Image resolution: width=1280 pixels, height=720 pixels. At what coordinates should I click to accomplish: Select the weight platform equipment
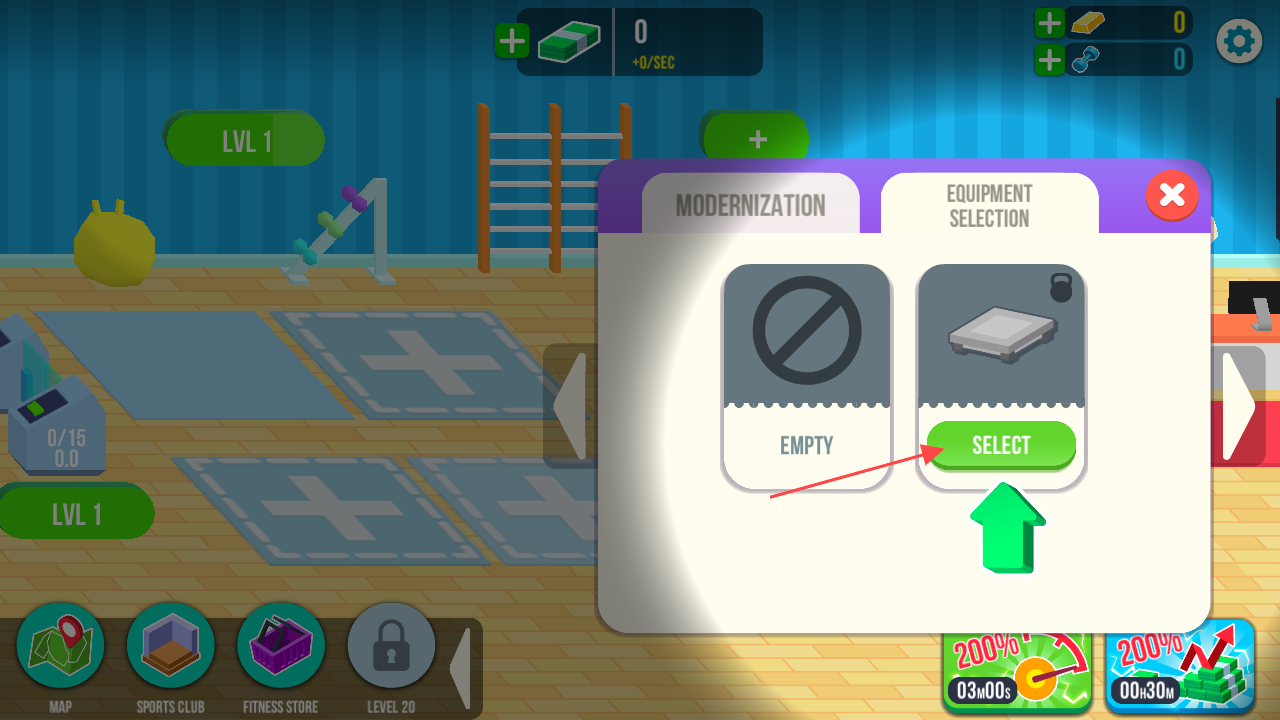[1001, 445]
